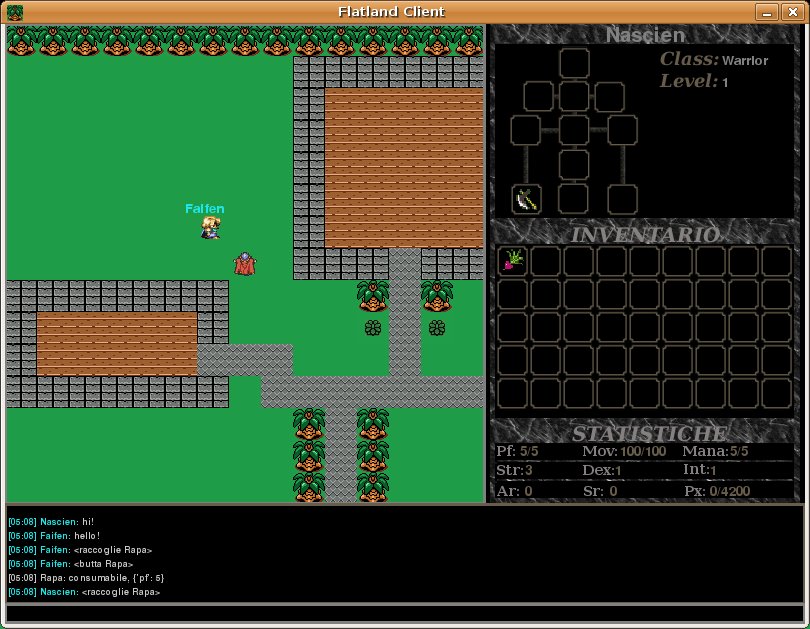Focus the chat text input field
810x629 pixels.
(405, 613)
